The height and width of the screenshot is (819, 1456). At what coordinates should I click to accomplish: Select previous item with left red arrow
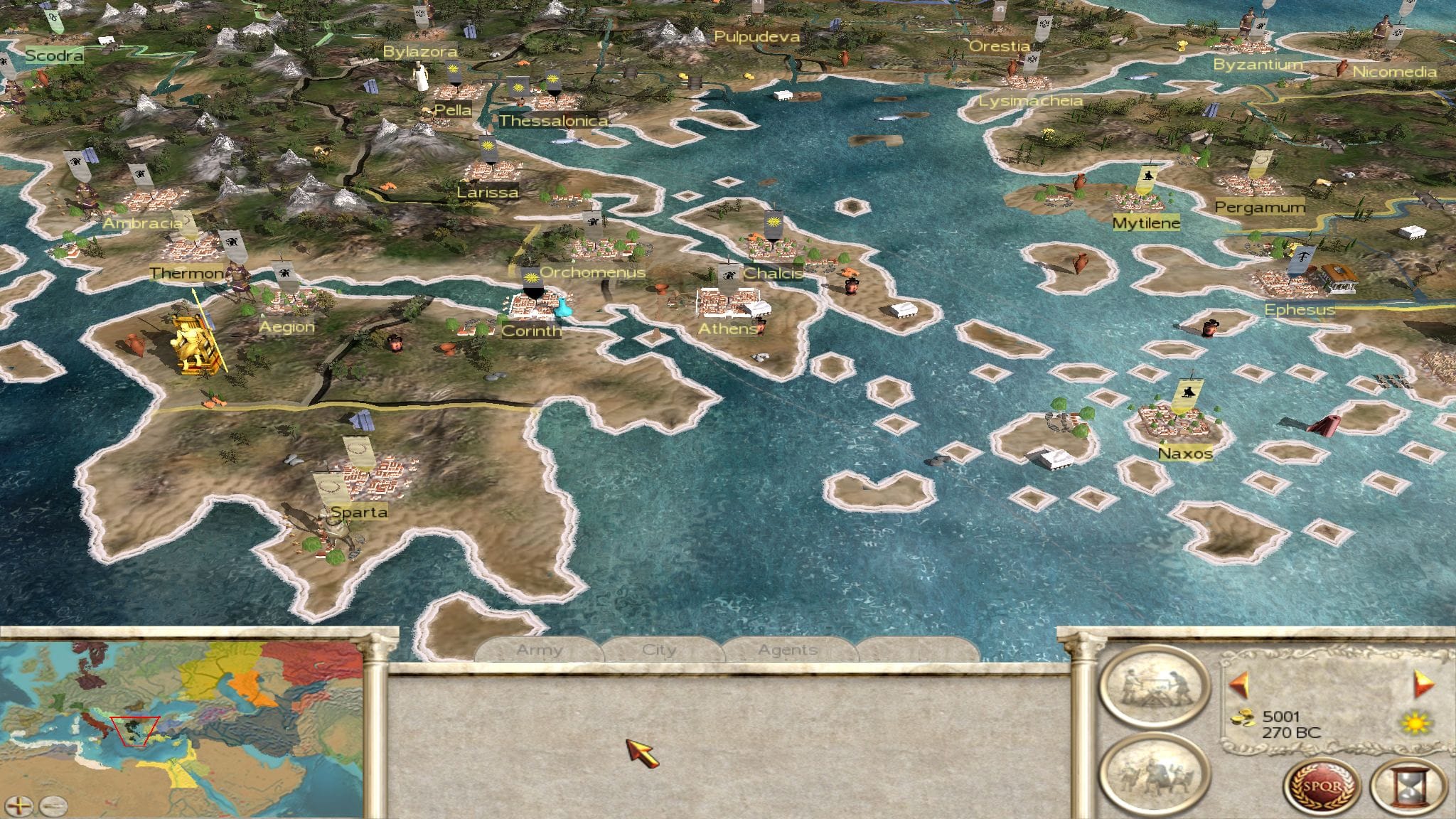pyautogui.click(x=1239, y=684)
